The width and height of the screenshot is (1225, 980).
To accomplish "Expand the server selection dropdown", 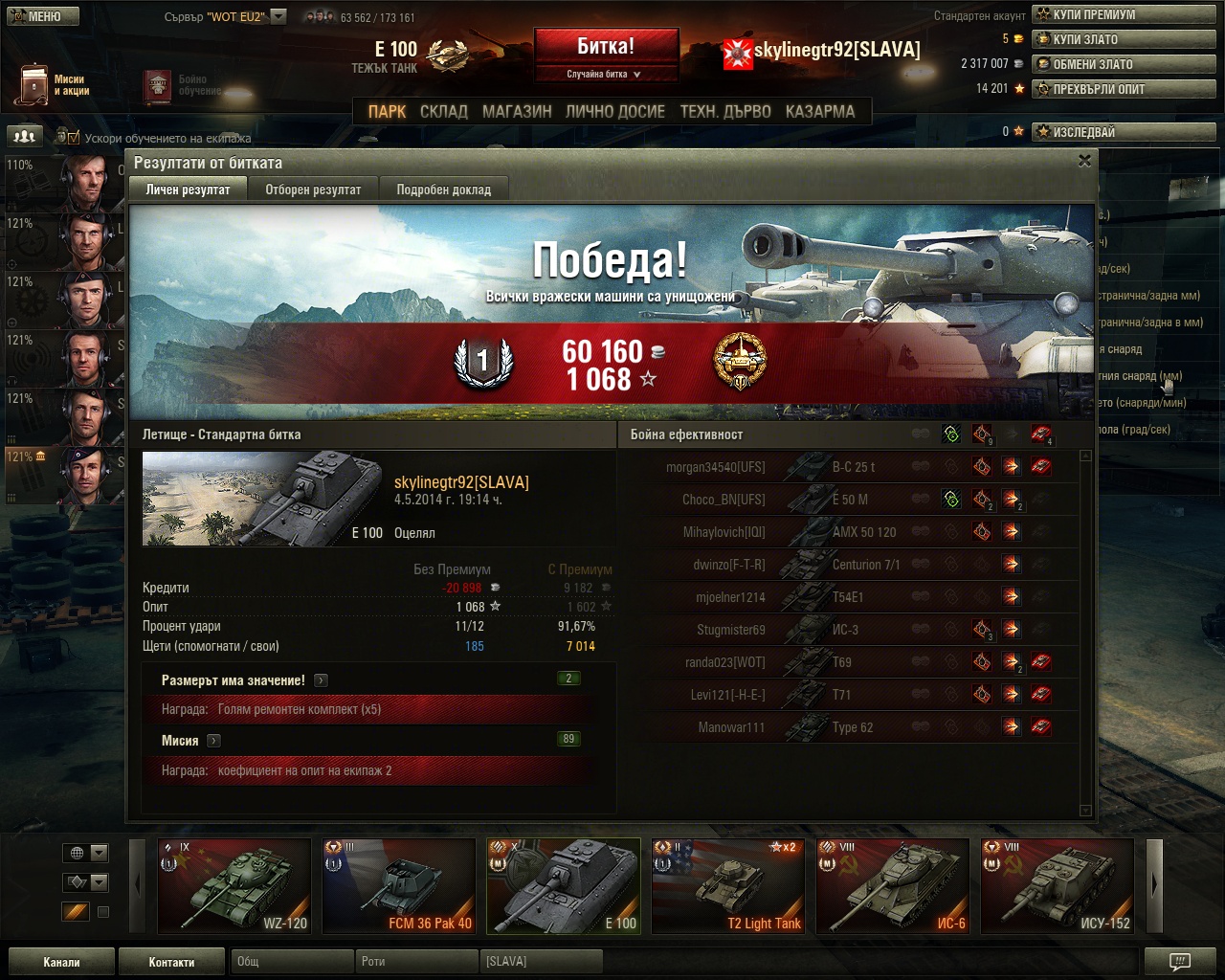I will pos(278,16).
